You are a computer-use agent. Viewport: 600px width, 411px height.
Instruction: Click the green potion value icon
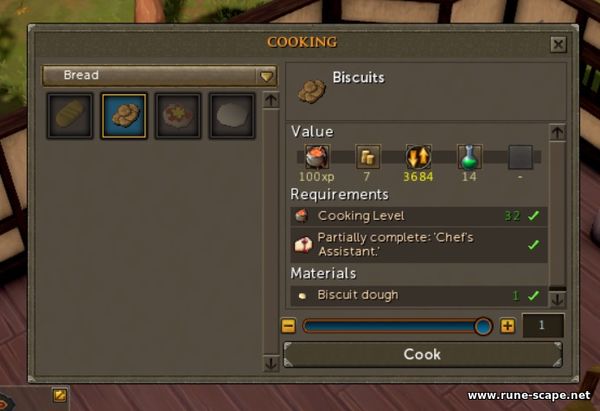pos(469,157)
